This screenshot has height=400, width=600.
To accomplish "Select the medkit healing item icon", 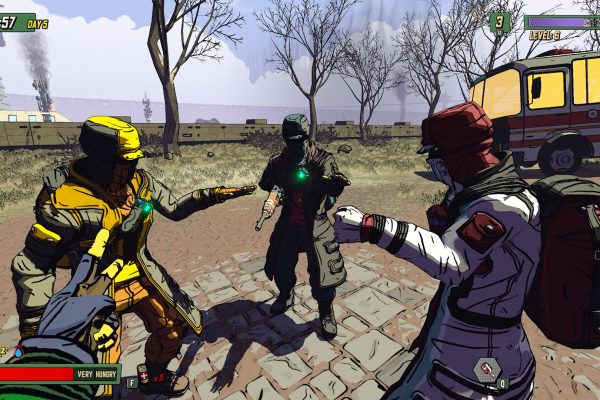I will click(143, 376).
